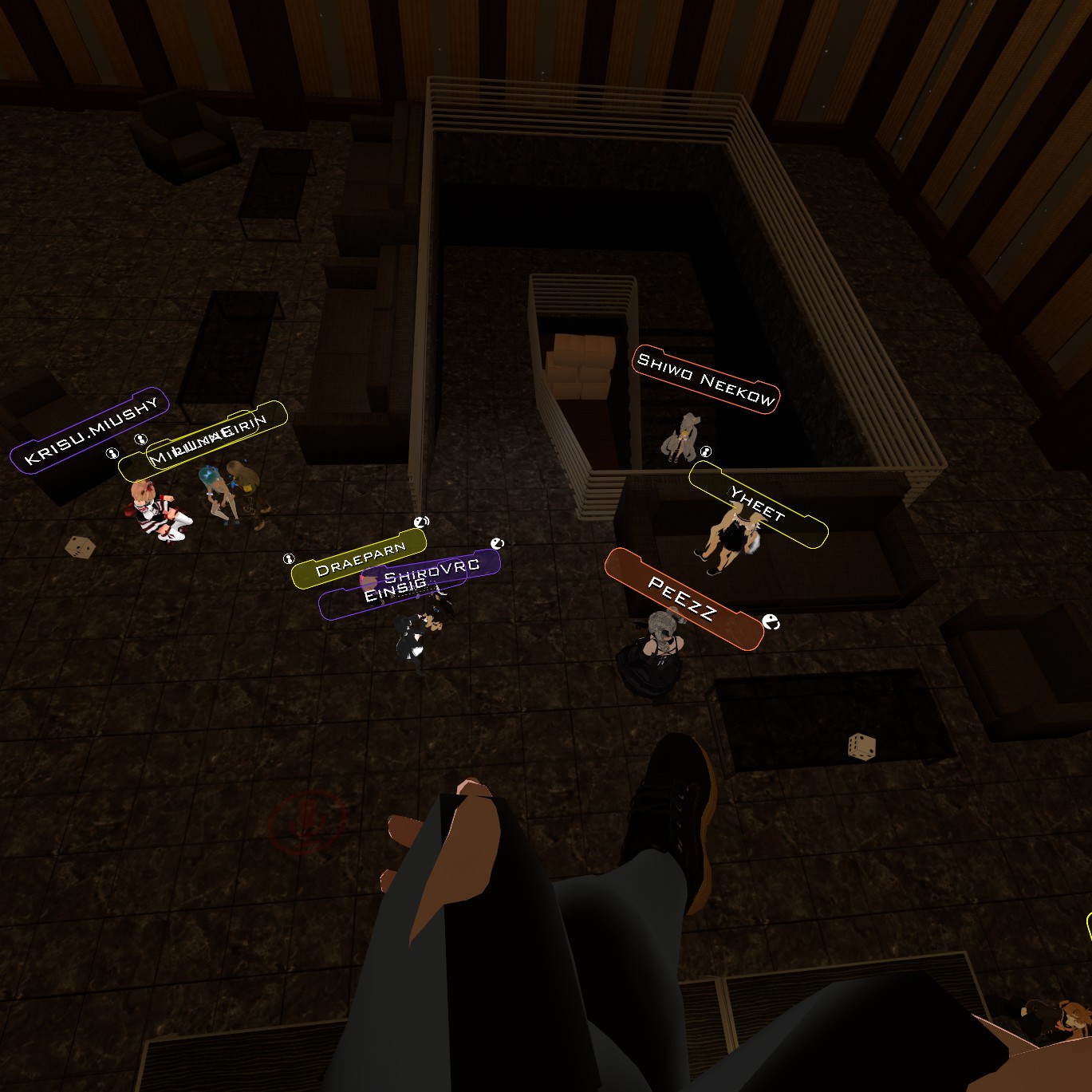
Task: Select the Peezz orange nameplate
Action: [683, 599]
